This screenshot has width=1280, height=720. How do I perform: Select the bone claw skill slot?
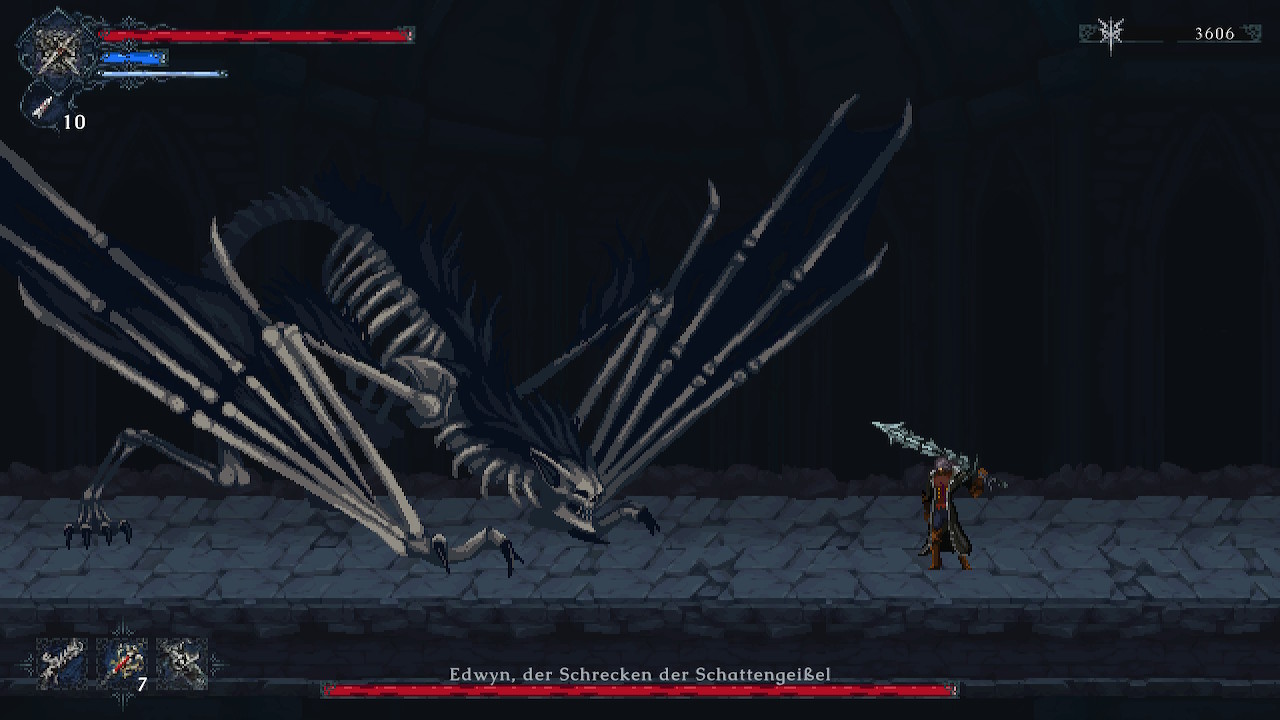pyautogui.click(x=62, y=663)
